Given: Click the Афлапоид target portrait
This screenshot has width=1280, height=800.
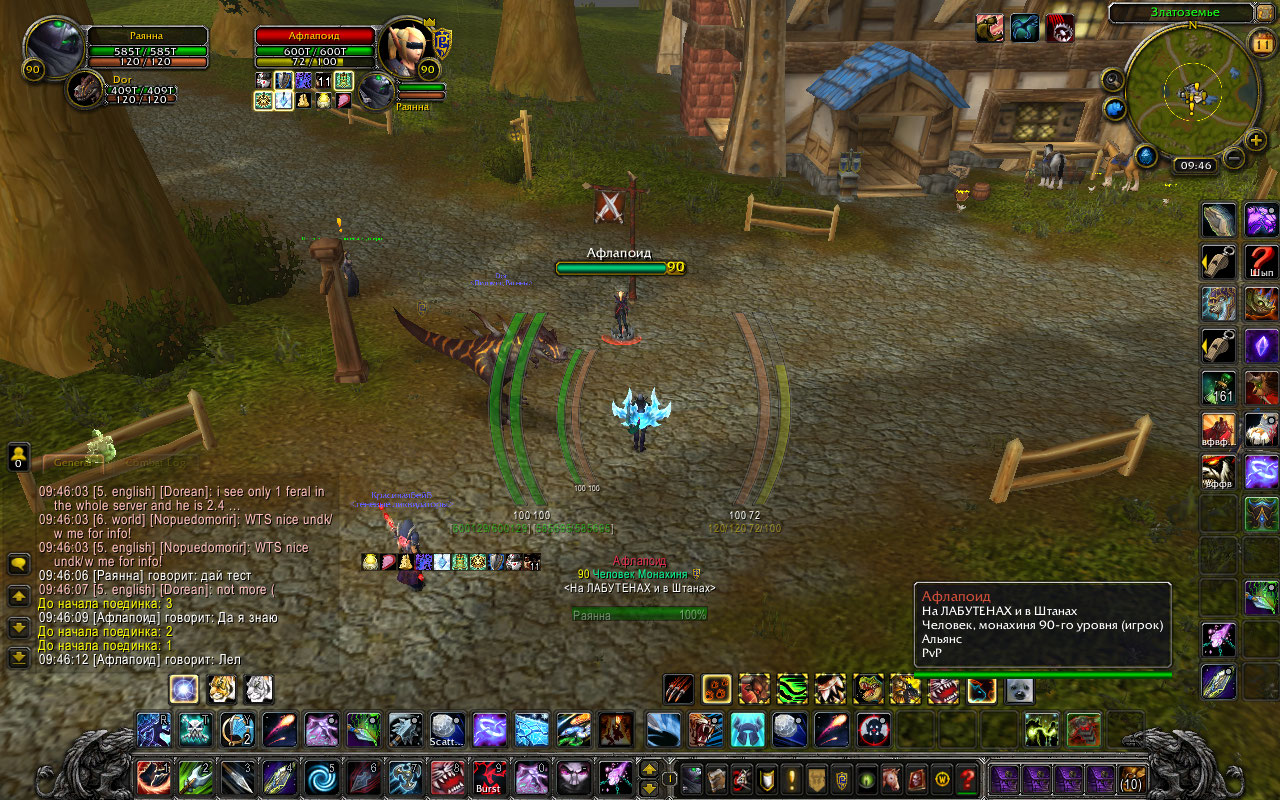Looking at the screenshot, I should (x=407, y=46).
